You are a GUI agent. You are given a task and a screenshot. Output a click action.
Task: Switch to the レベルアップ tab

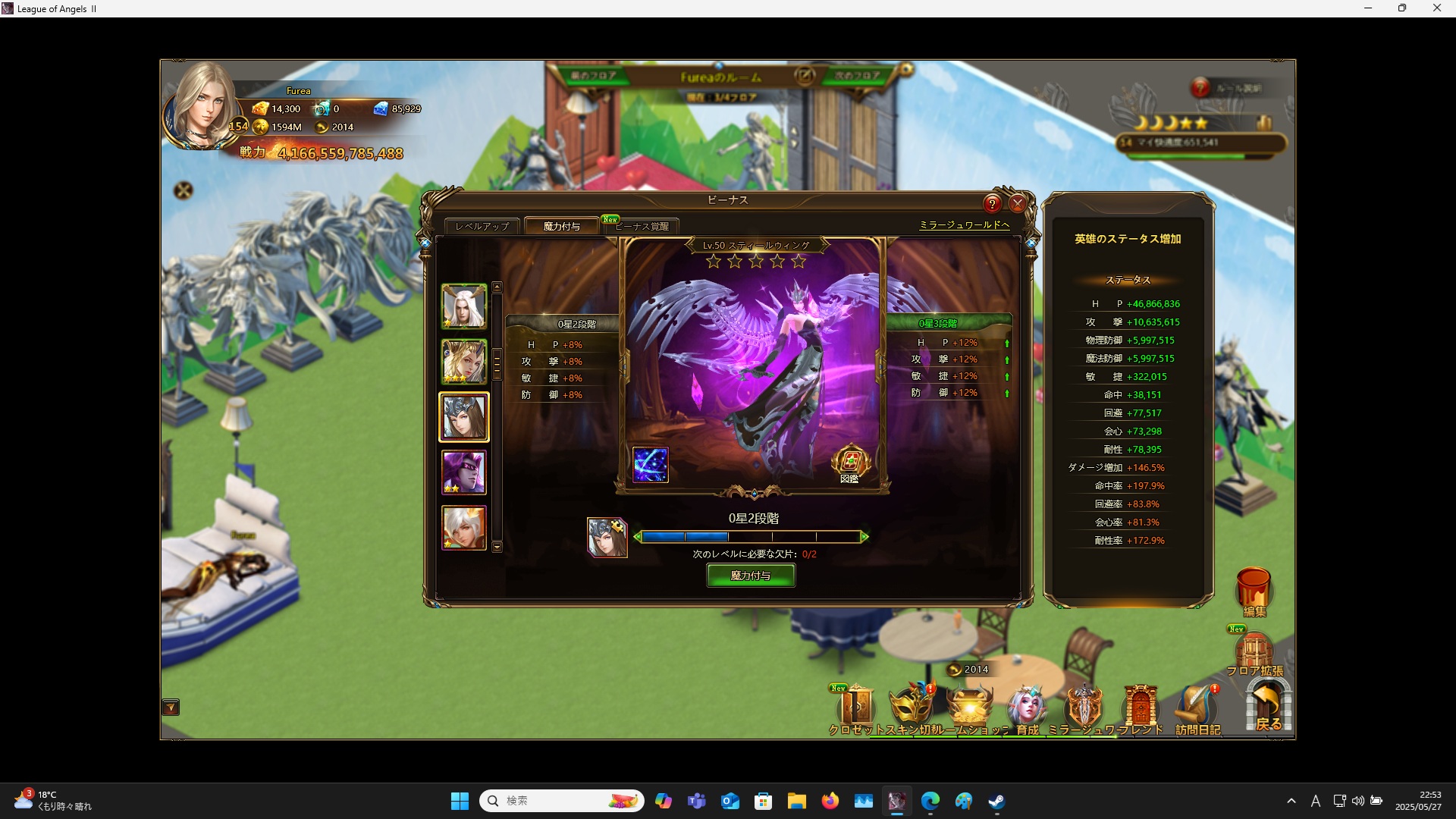point(482,226)
